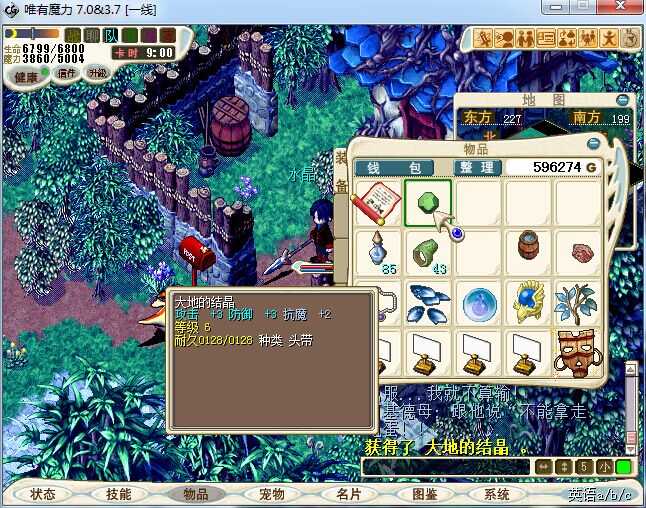646x508 pixels.
Task: Open the 宠物 pets menu
Action: click(x=272, y=494)
